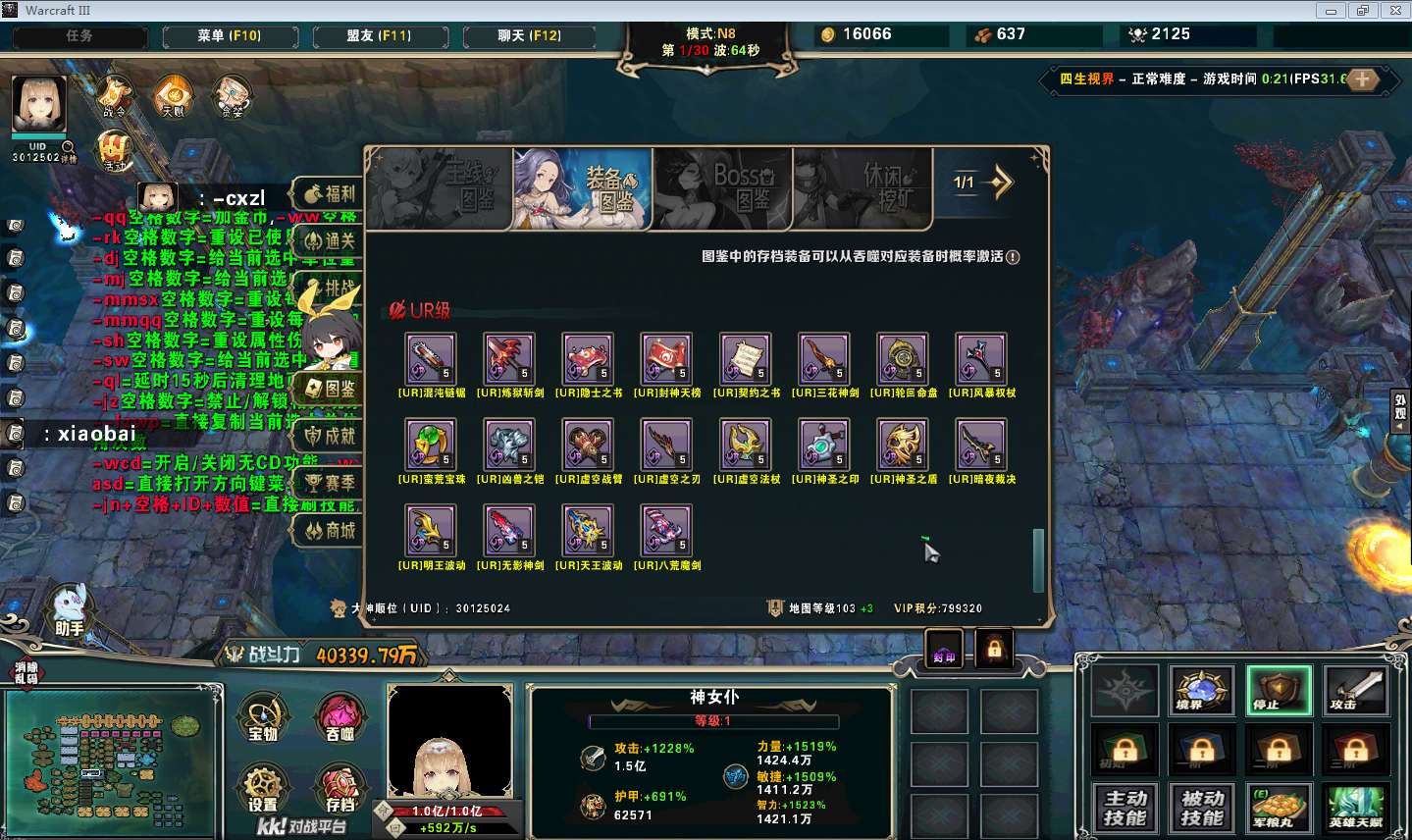This screenshot has height=840, width=1412.
Task: Close the Warcraft III window
Action: pyautogui.click(x=1395, y=10)
